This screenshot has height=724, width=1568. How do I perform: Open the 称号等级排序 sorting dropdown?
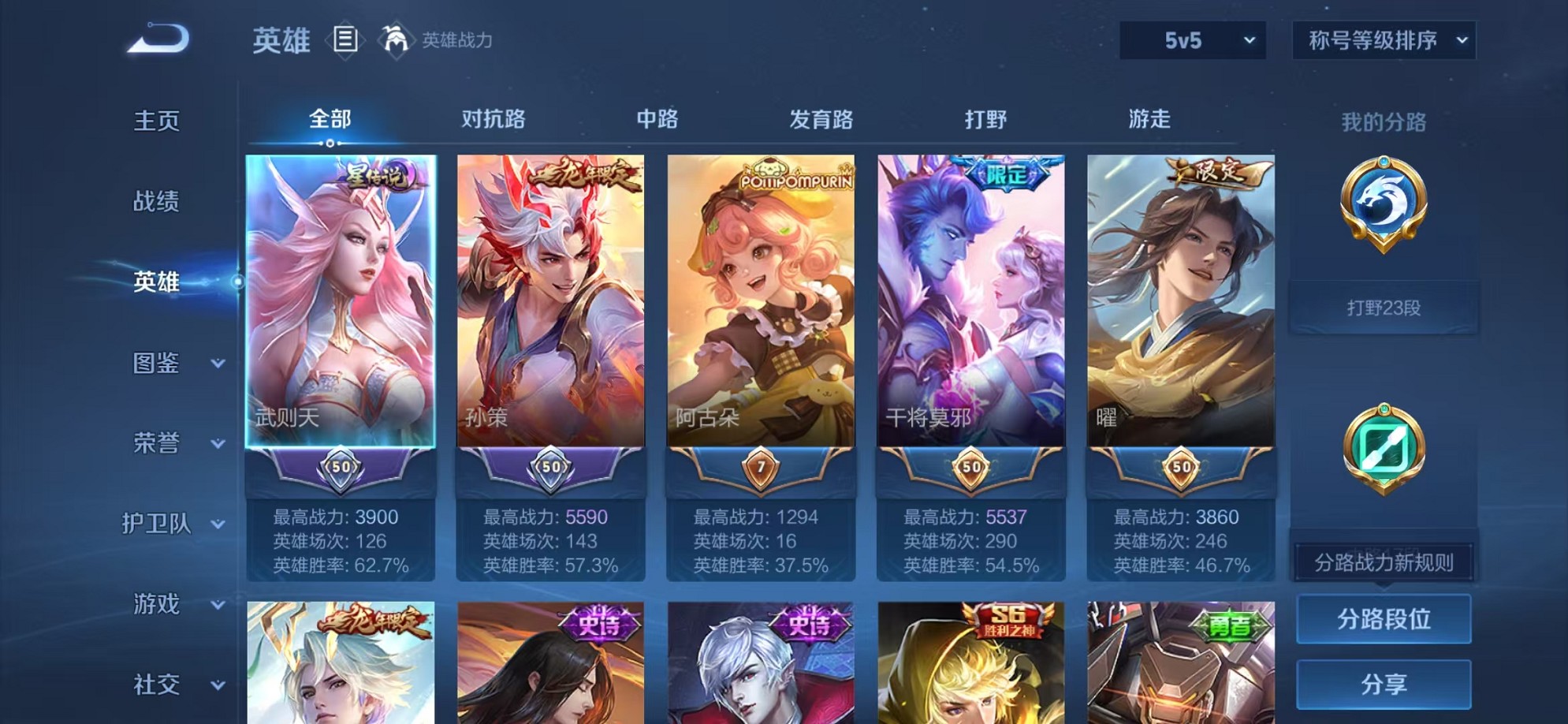point(1384,39)
